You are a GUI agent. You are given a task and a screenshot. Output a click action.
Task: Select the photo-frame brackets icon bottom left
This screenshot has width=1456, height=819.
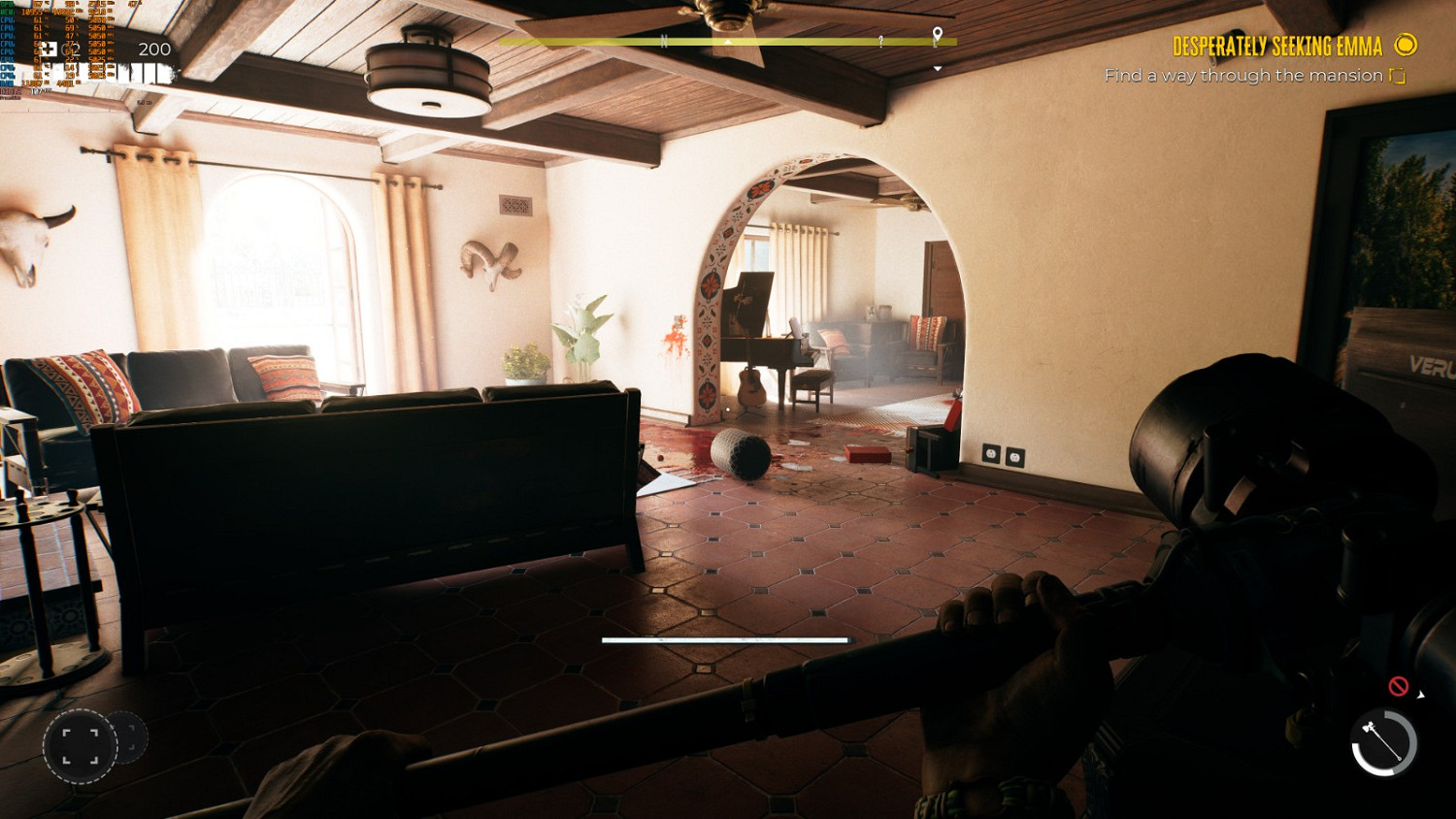pos(83,747)
